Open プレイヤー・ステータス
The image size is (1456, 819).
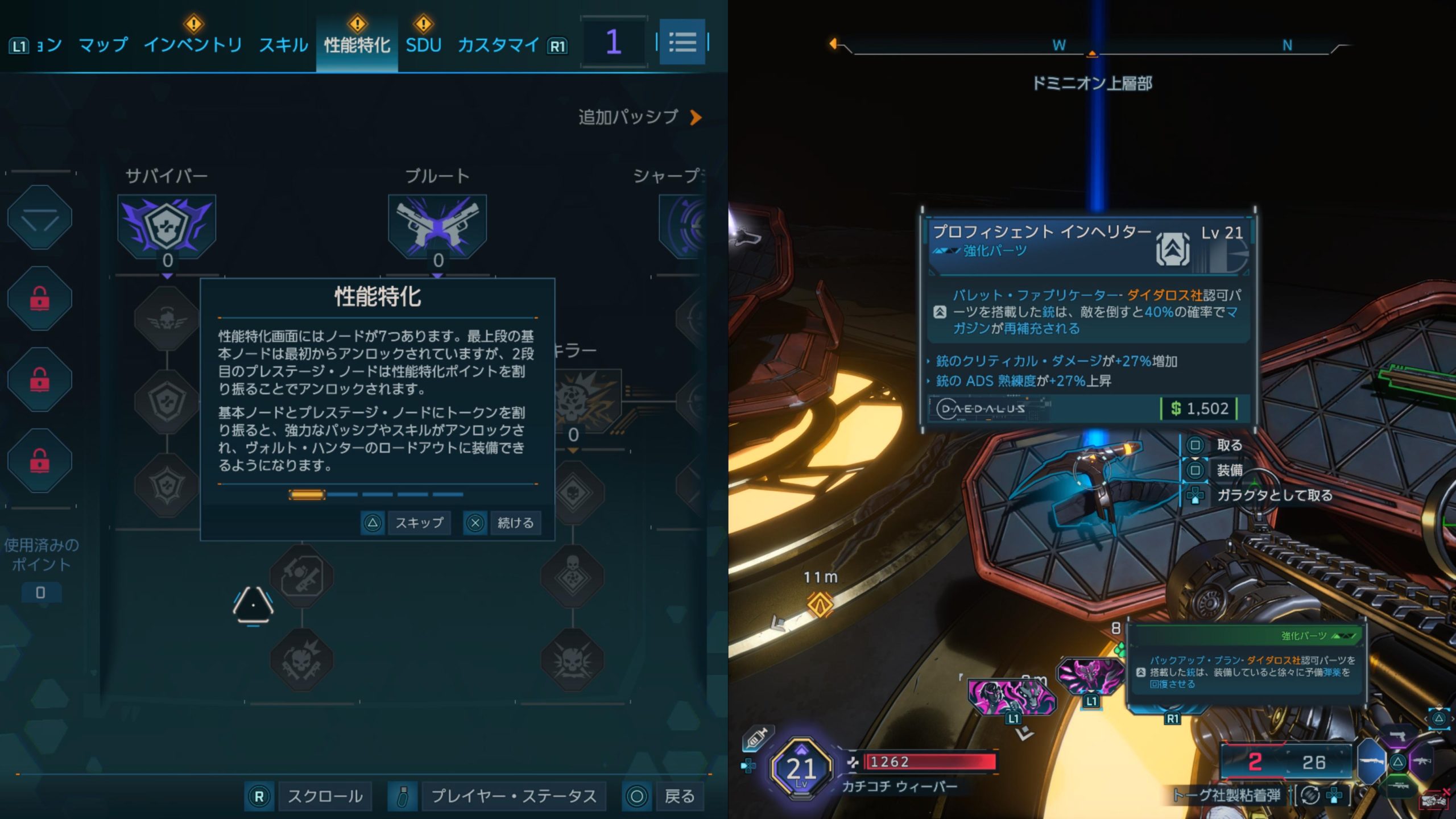(513, 796)
